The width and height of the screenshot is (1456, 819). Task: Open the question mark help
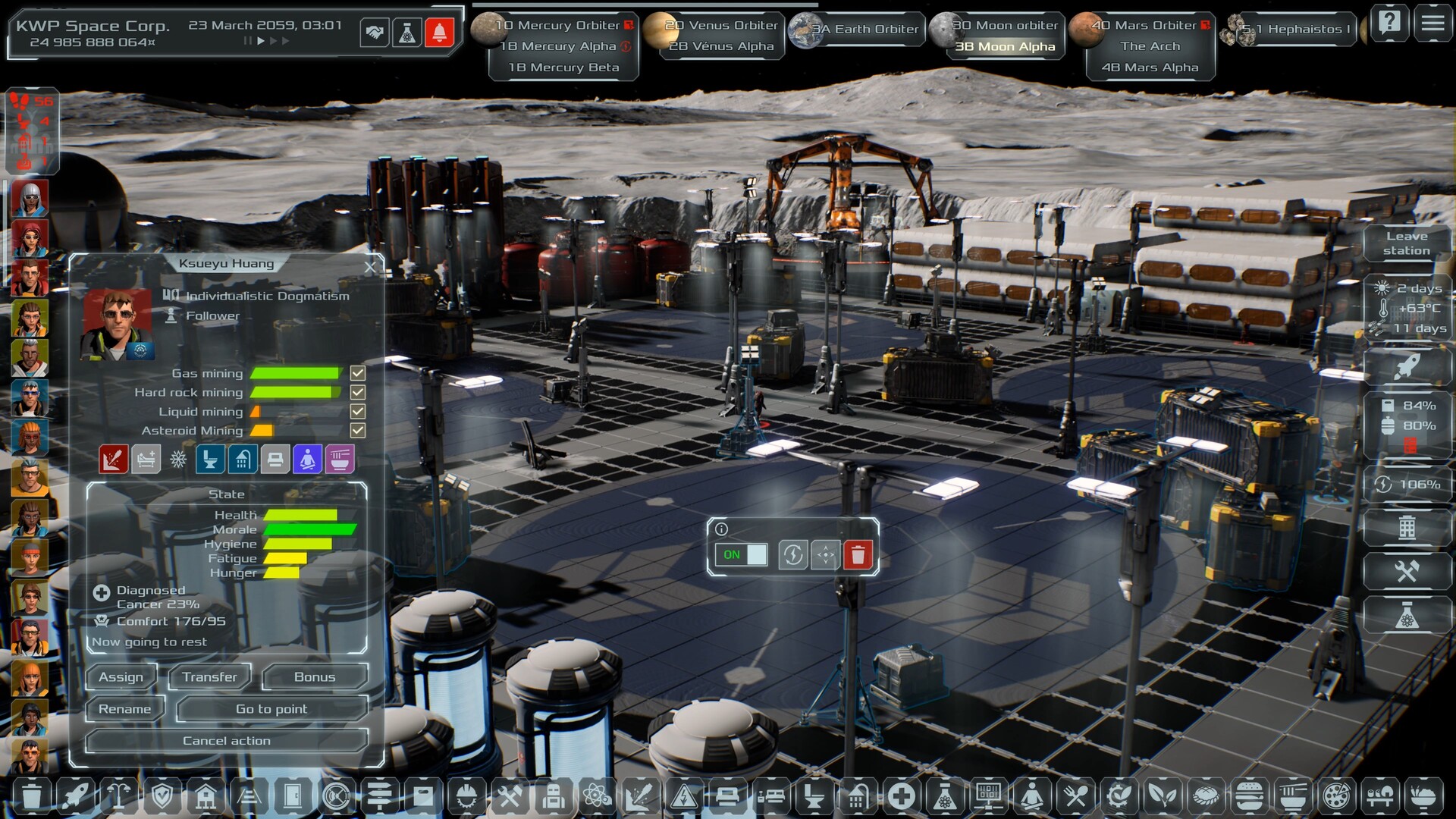(1390, 24)
